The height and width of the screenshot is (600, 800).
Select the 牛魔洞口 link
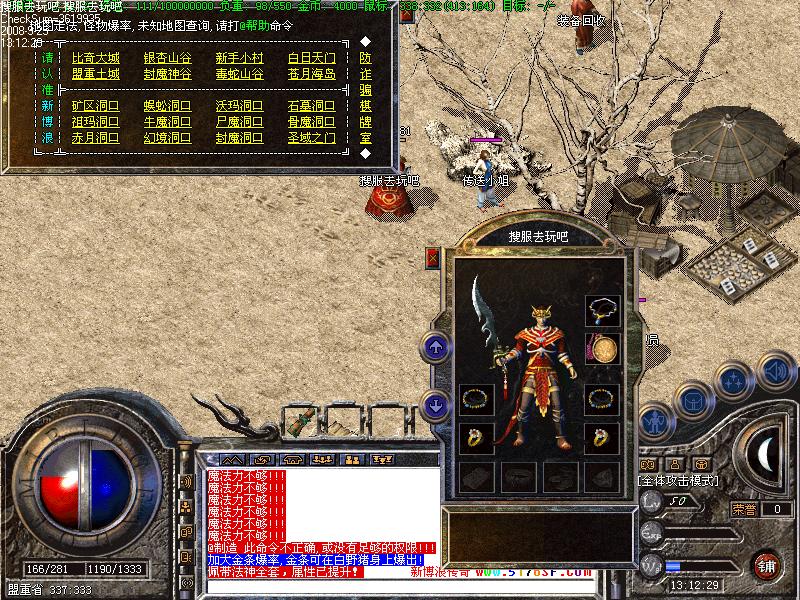167,122
